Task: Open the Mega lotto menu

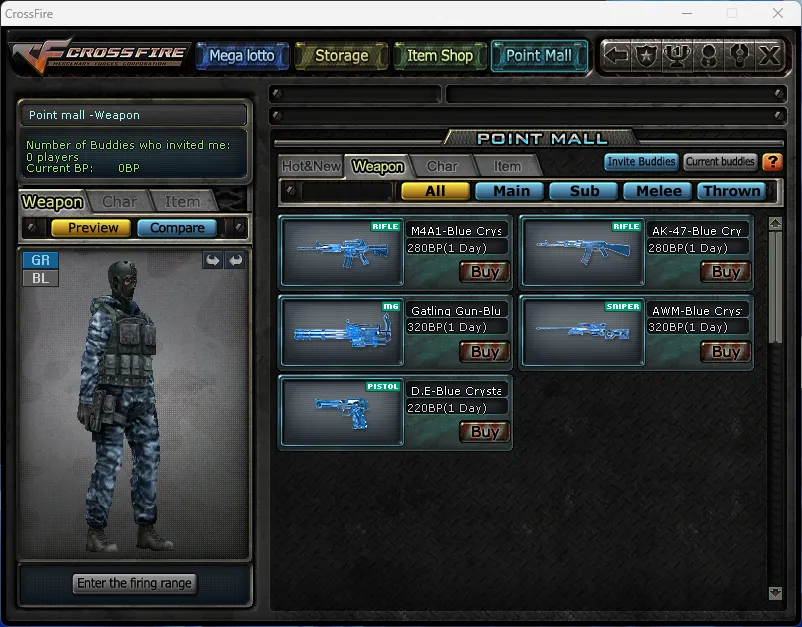Action: tap(242, 56)
